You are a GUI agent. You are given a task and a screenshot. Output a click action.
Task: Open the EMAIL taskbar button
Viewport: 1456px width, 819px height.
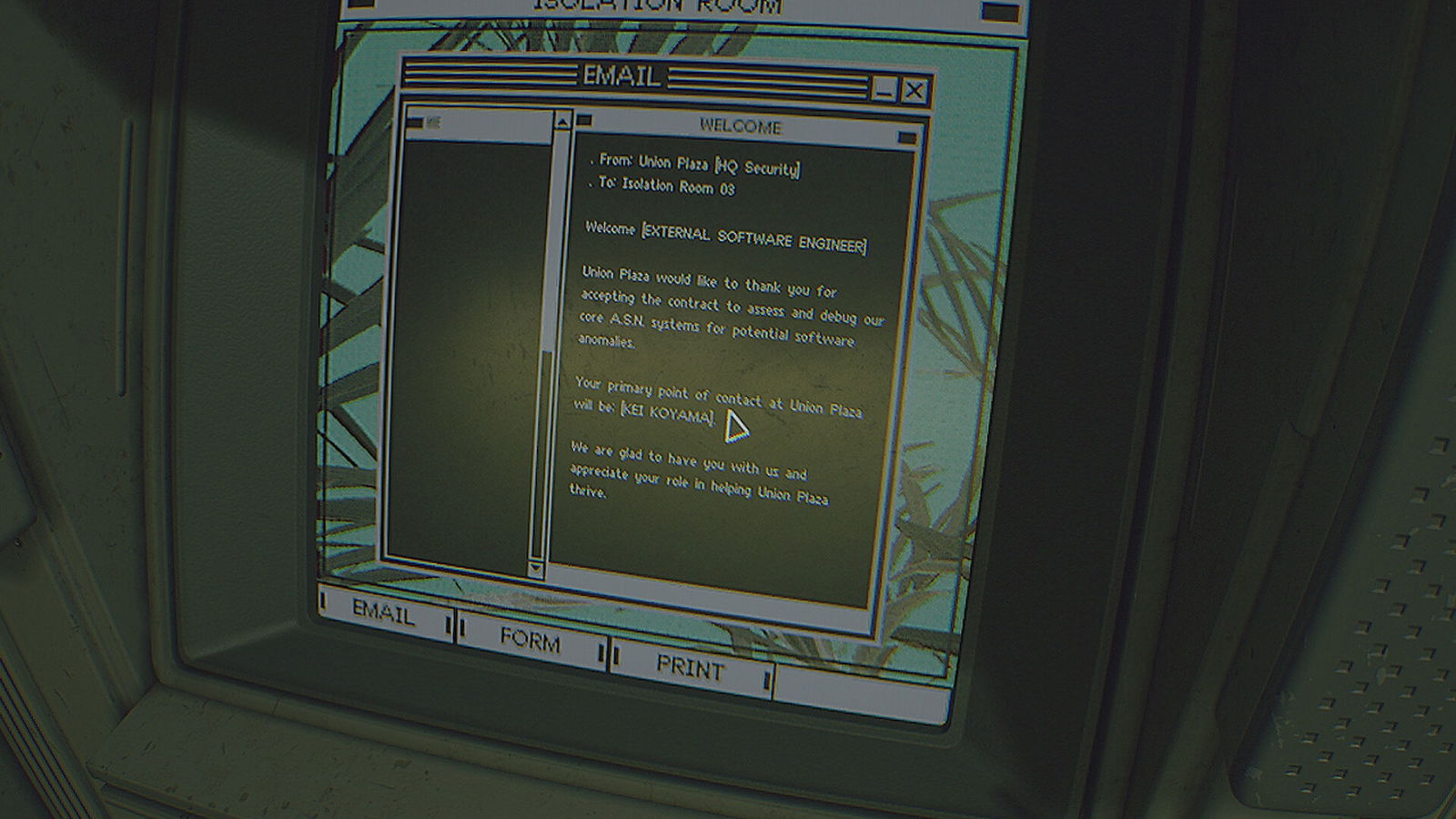(384, 613)
